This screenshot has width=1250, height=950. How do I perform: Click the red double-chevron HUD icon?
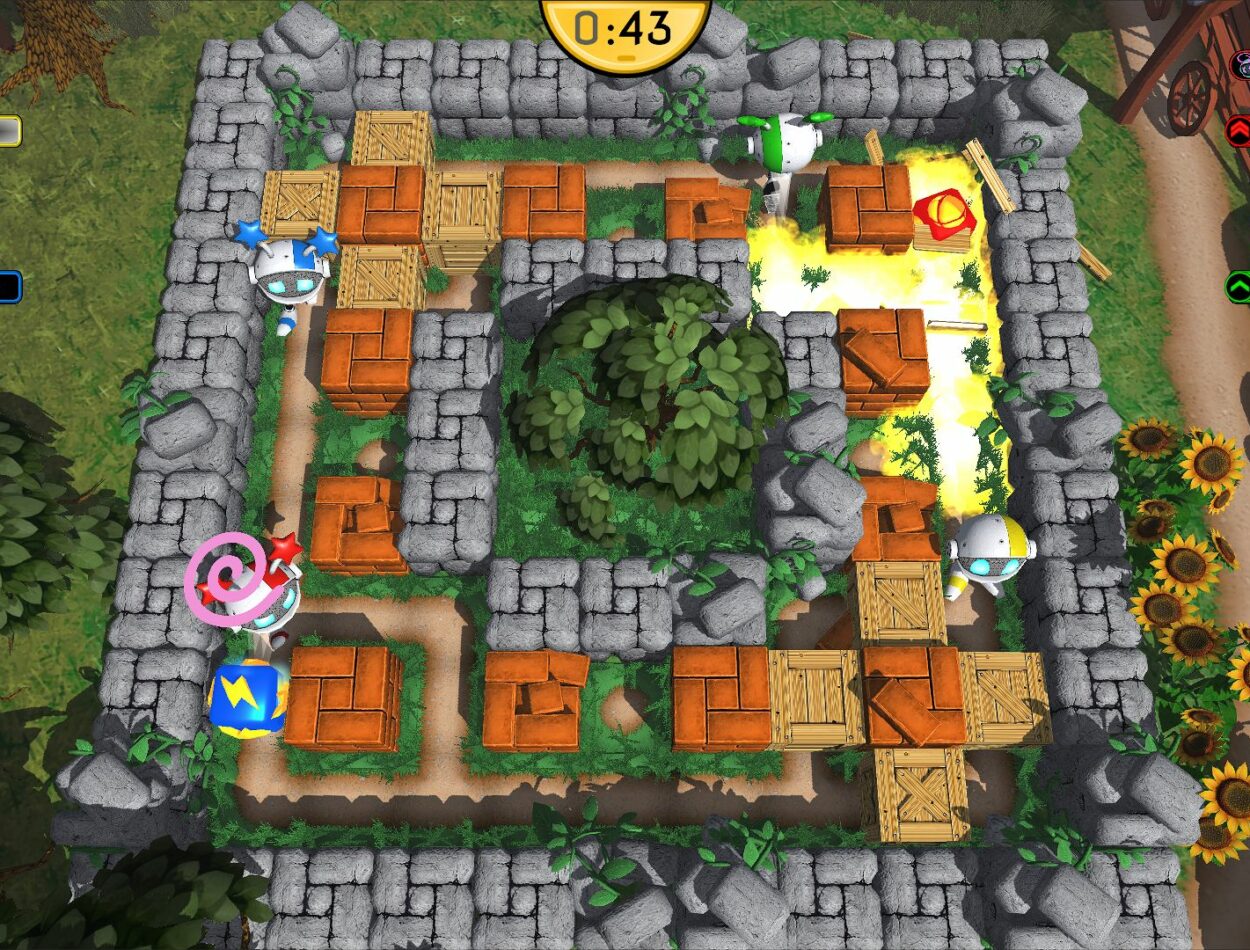pyautogui.click(x=1238, y=131)
